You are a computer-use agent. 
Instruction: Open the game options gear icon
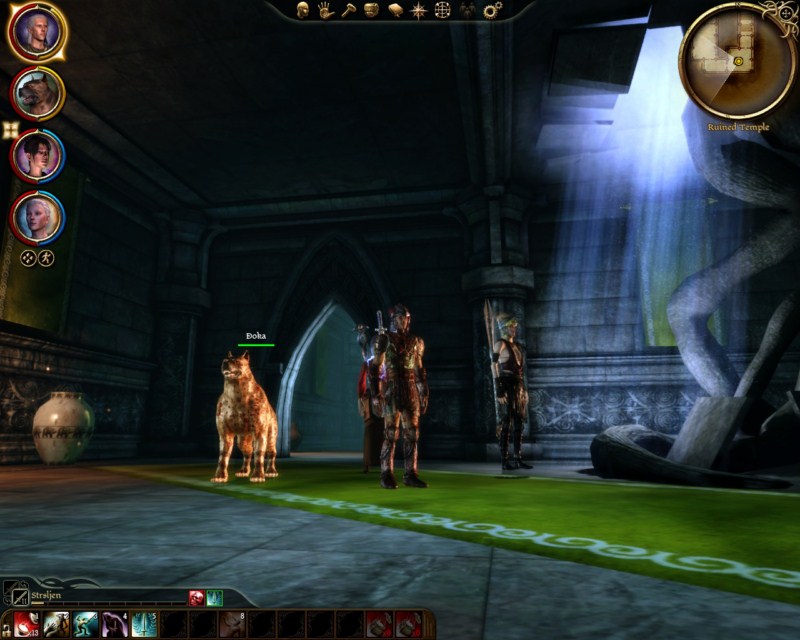point(491,10)
